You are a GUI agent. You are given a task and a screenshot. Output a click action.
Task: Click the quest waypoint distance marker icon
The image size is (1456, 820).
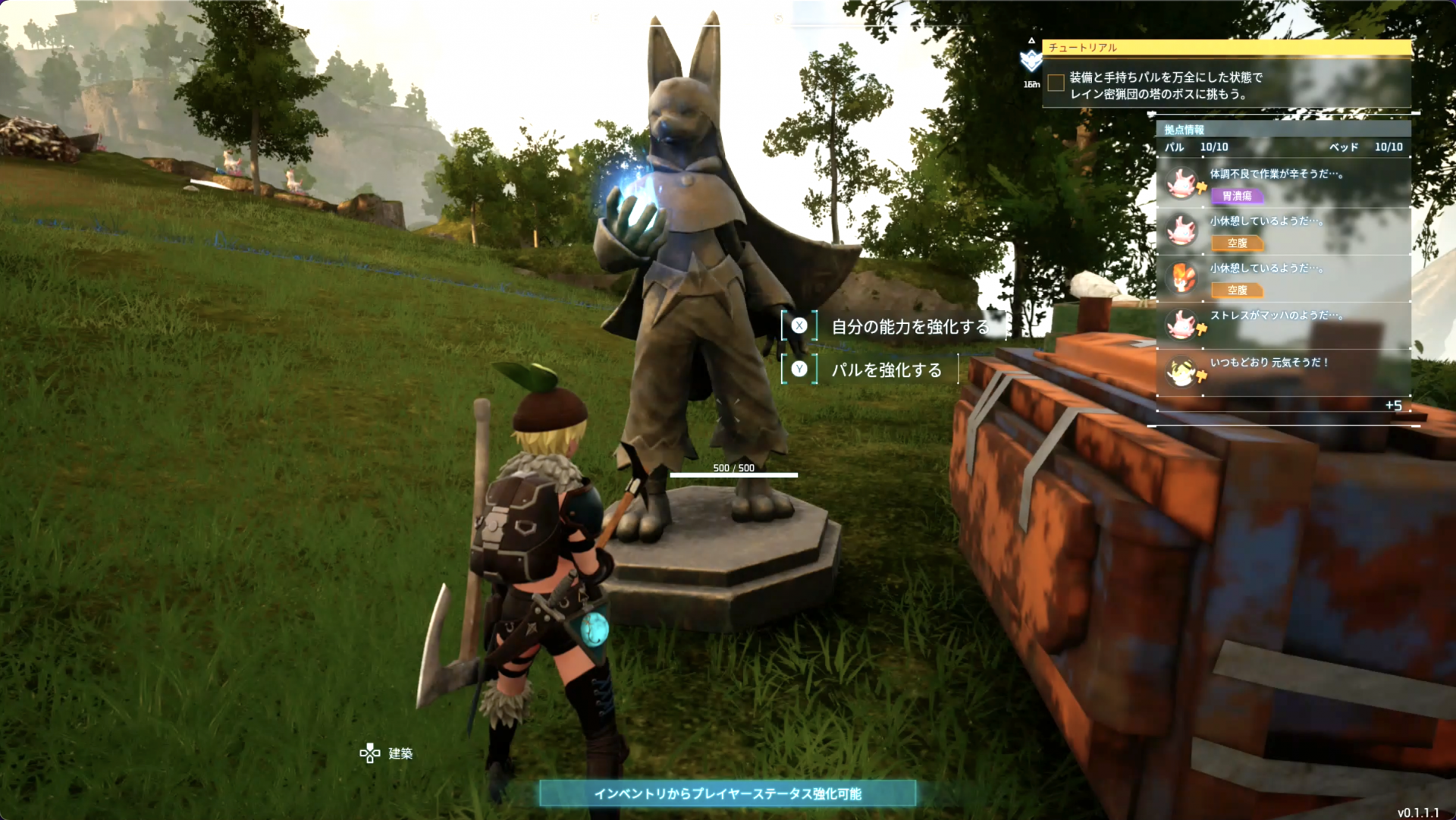click(1031, 60)
